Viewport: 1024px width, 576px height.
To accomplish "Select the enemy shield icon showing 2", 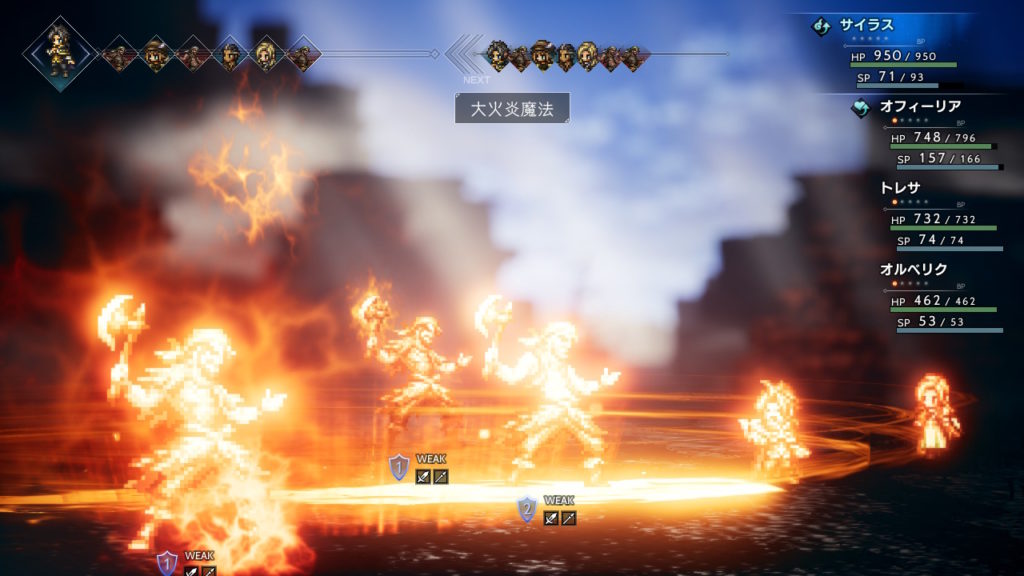I will click(526, 510).
